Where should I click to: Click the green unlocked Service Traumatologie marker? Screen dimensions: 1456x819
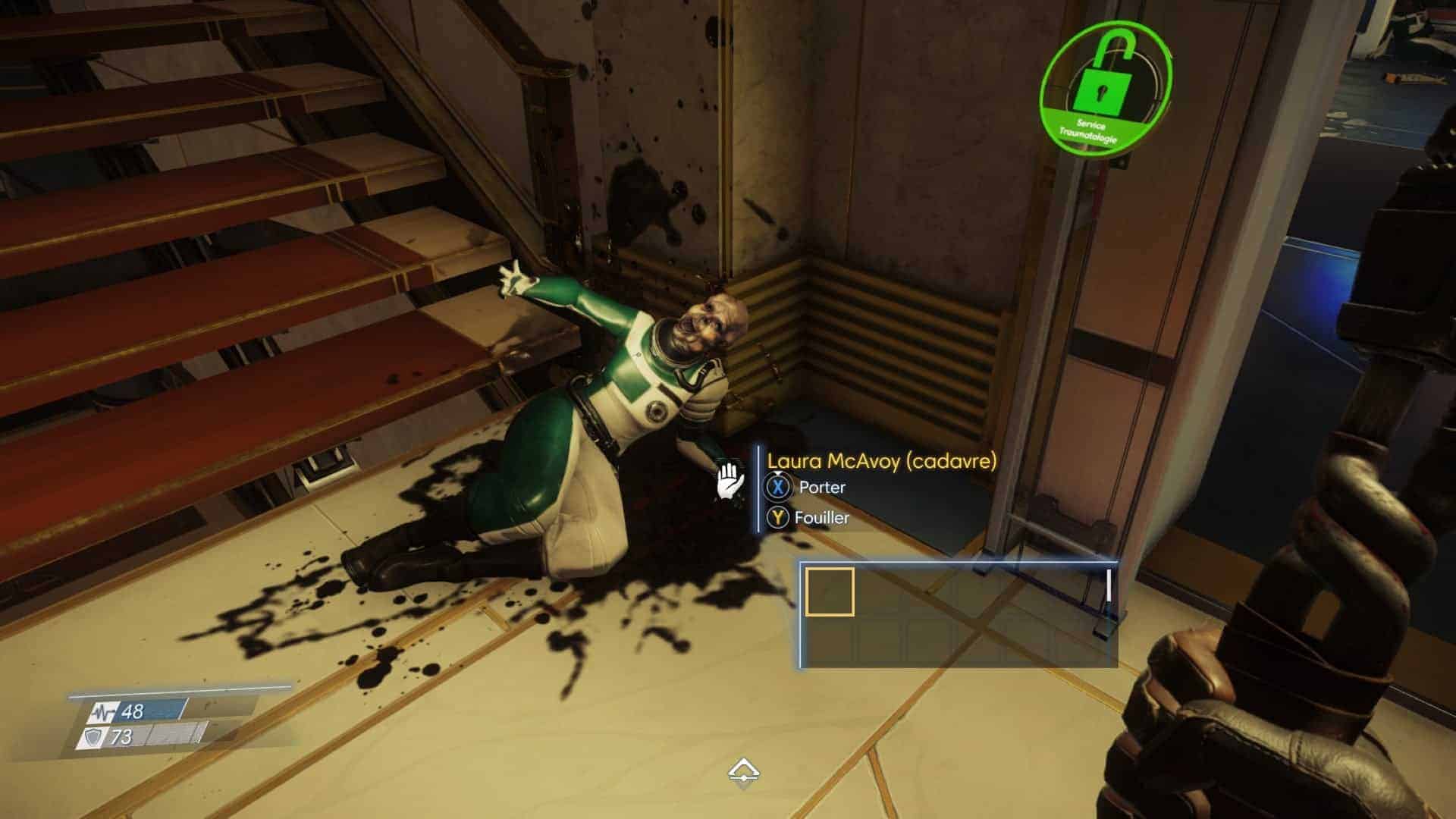pyautogui.click(x=1106, y=88)
